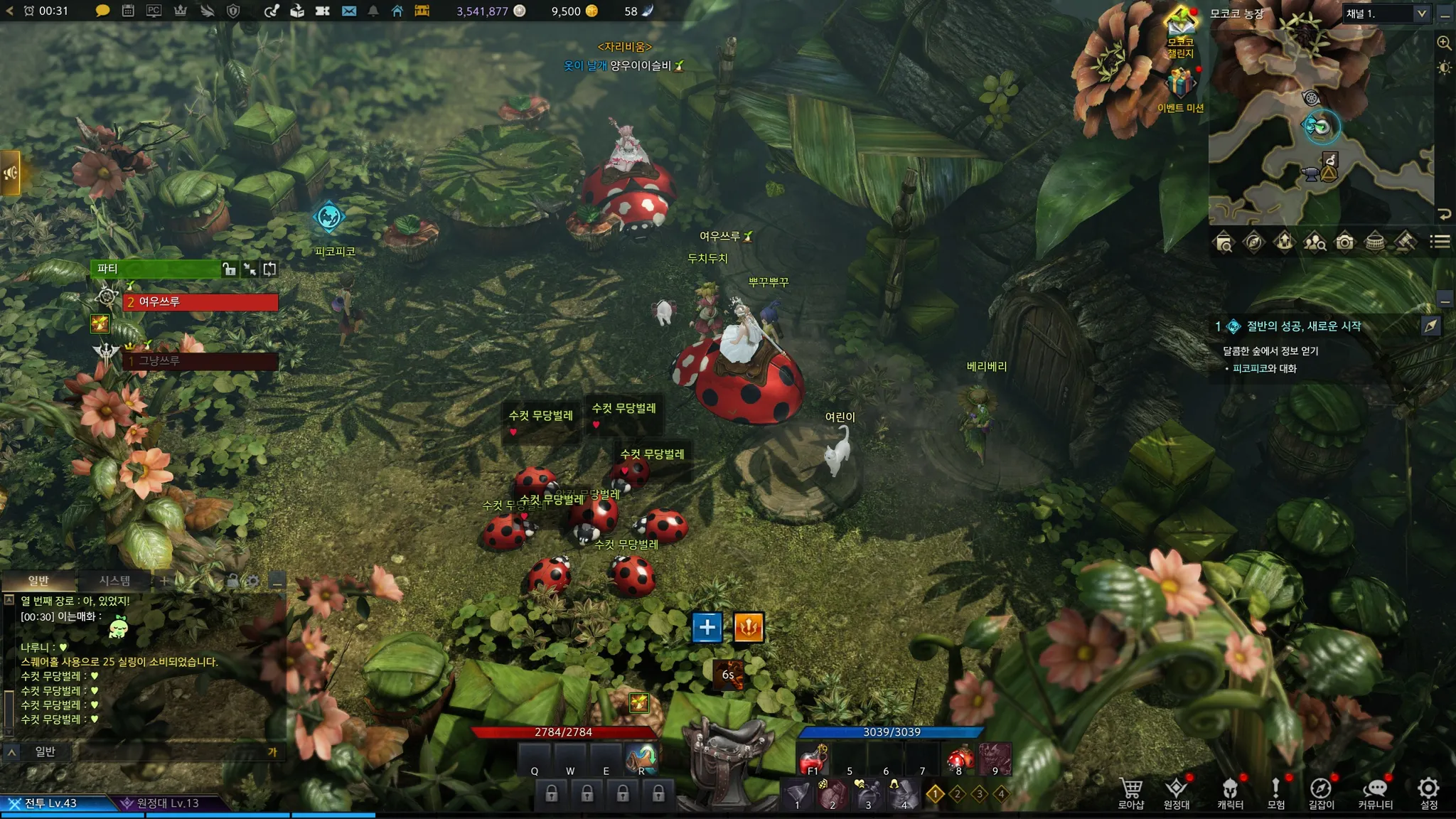The height and width of the screenshot is (819, 1456).
Task: Open the 모험 adventure menu
Action: pyautogui.click(x=1275, y=793)
